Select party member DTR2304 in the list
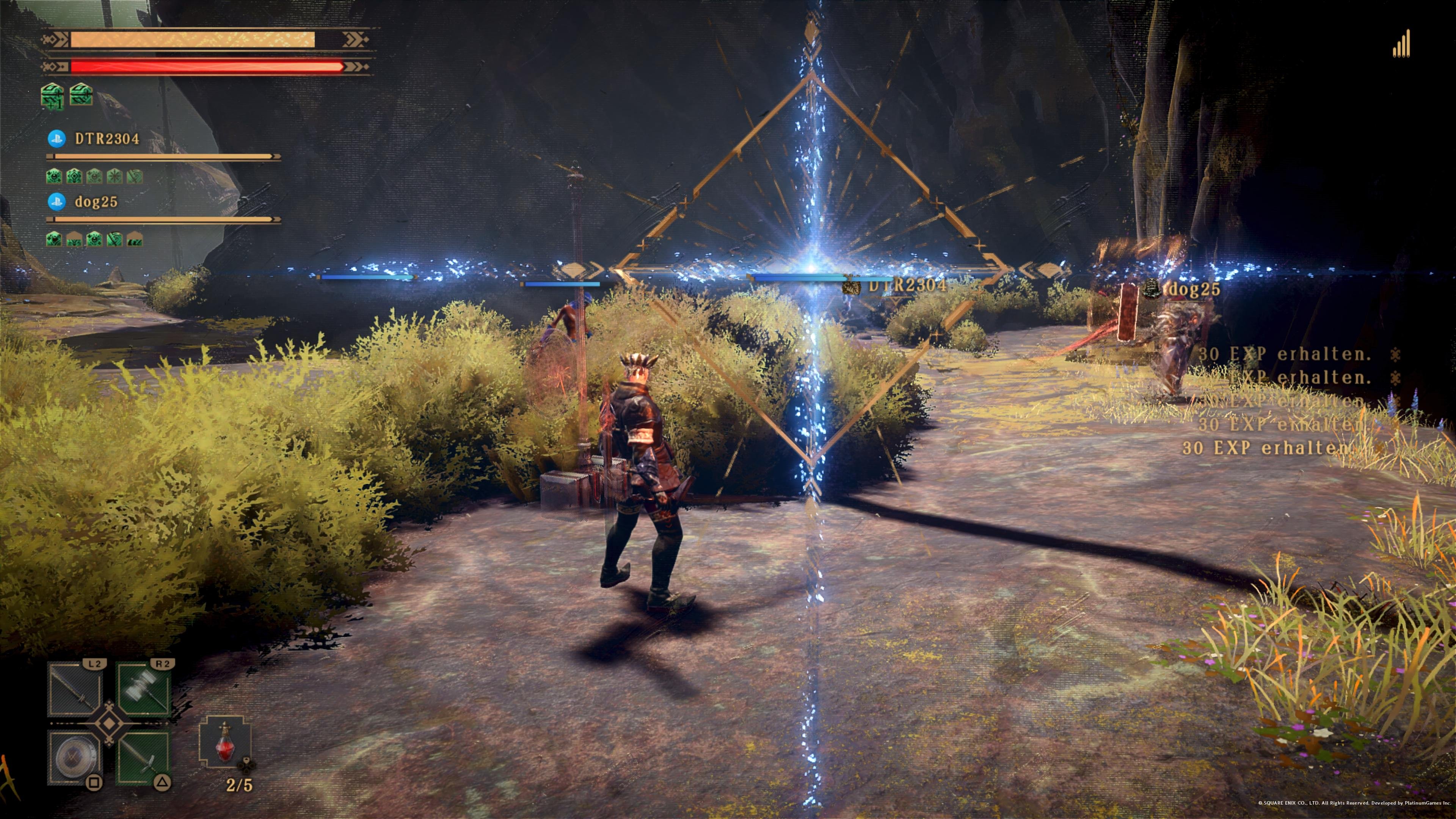This screenshot has height=819, width=1456. pos(107,139)
